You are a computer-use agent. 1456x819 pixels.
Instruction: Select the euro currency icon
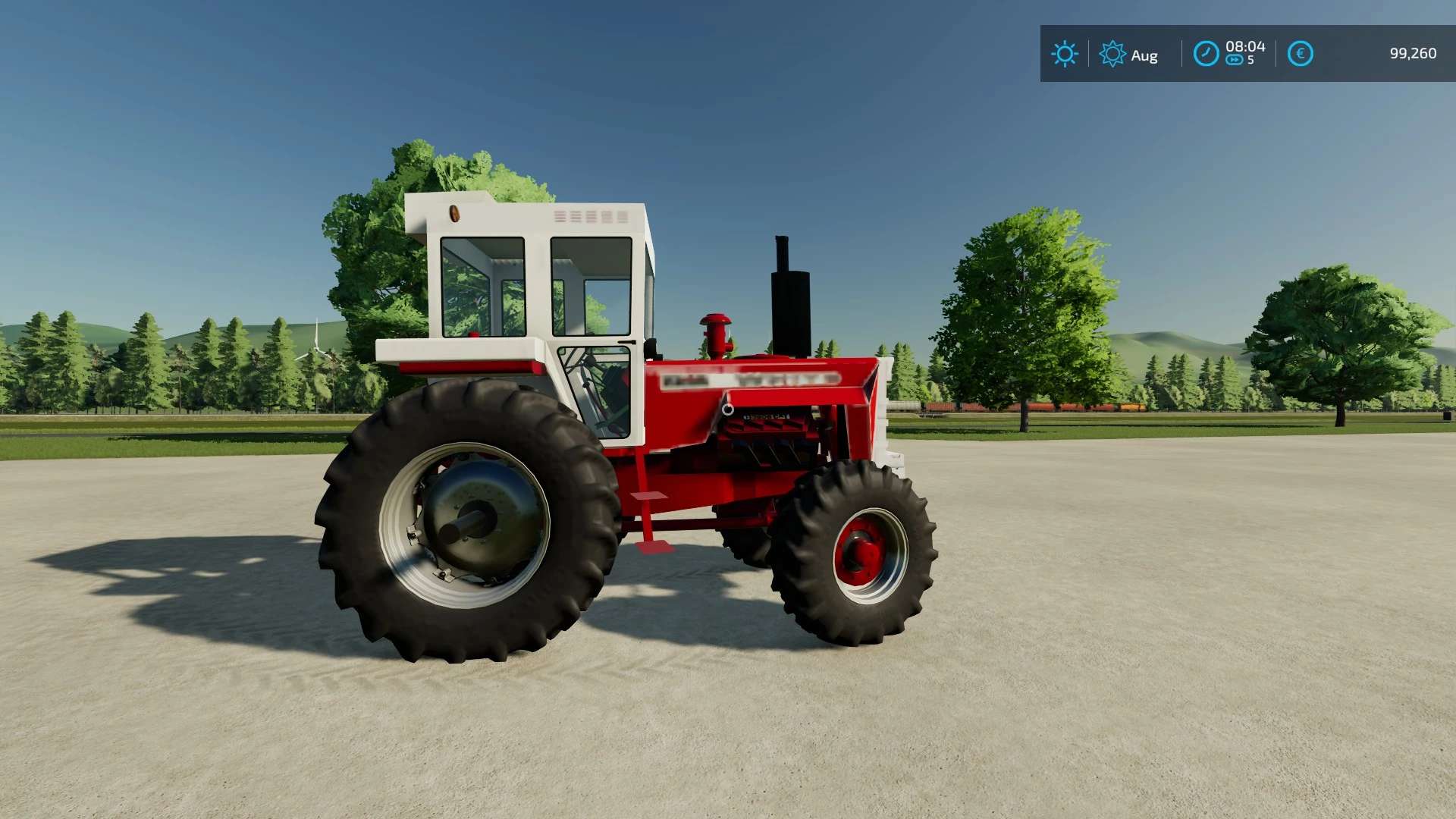1300,54
